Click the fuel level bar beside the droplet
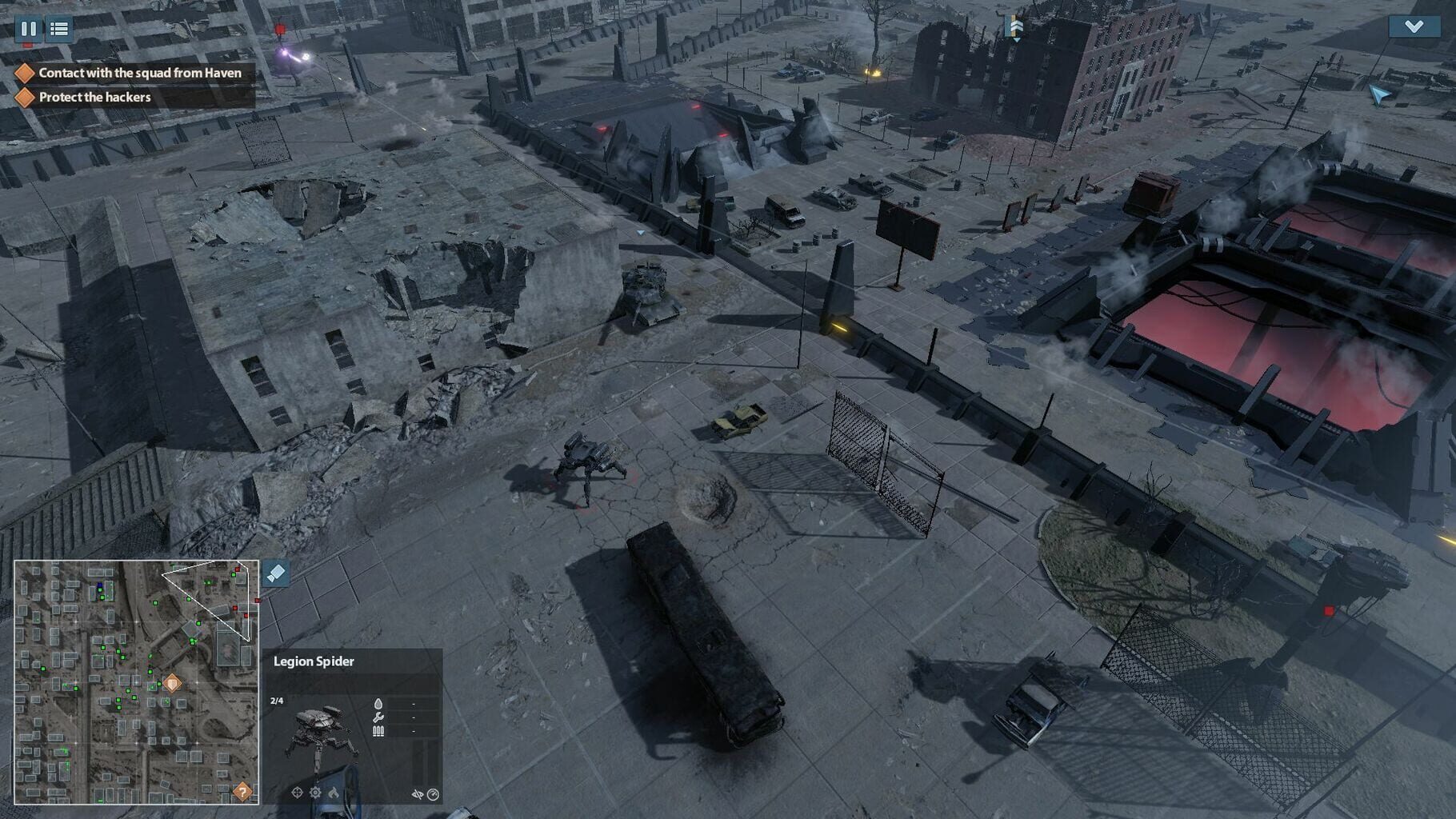The width and height of the screenshot is (1456, 819). point(412,704)
